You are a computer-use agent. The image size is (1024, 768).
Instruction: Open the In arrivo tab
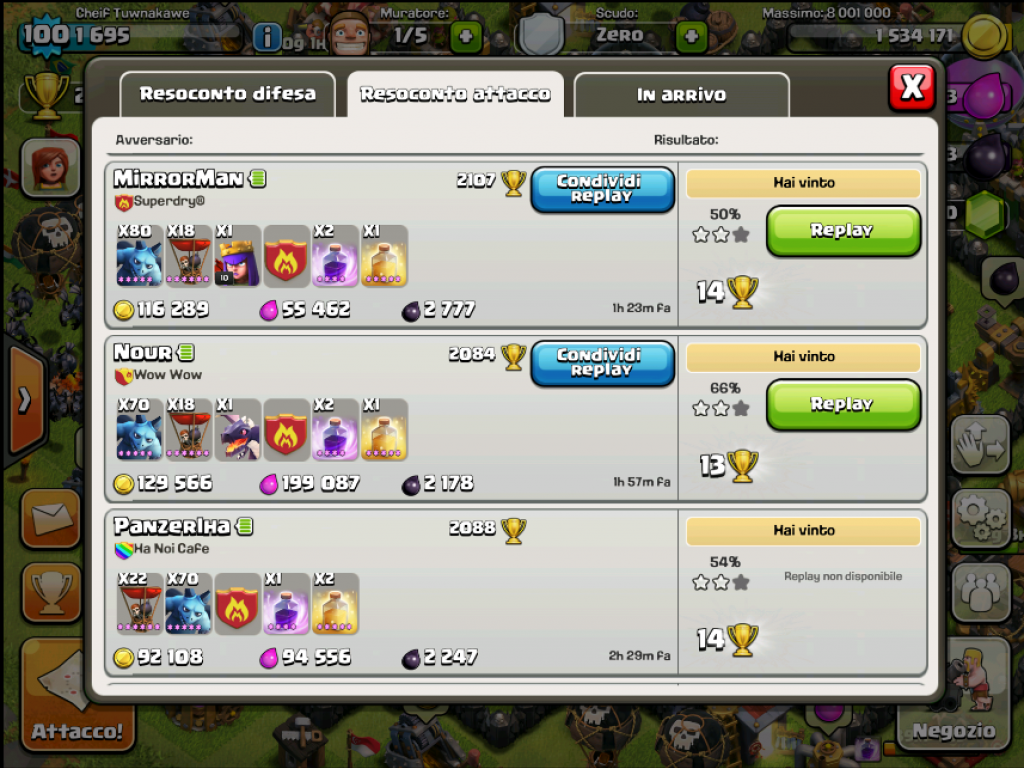681,95
